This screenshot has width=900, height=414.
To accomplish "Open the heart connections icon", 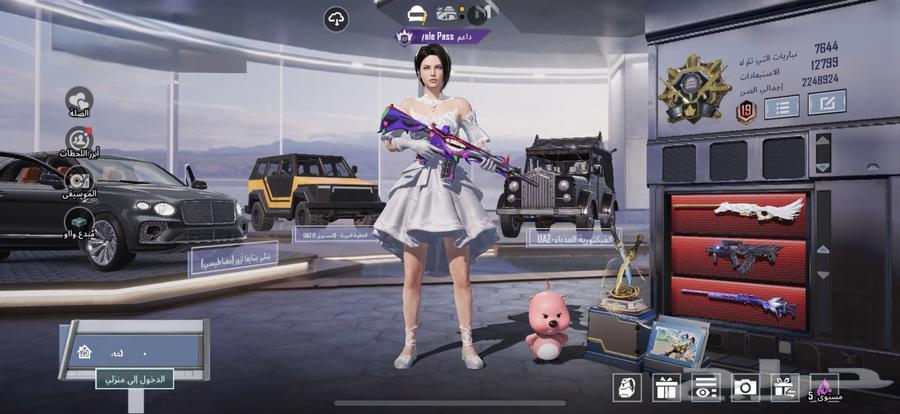I will point(79,100).
